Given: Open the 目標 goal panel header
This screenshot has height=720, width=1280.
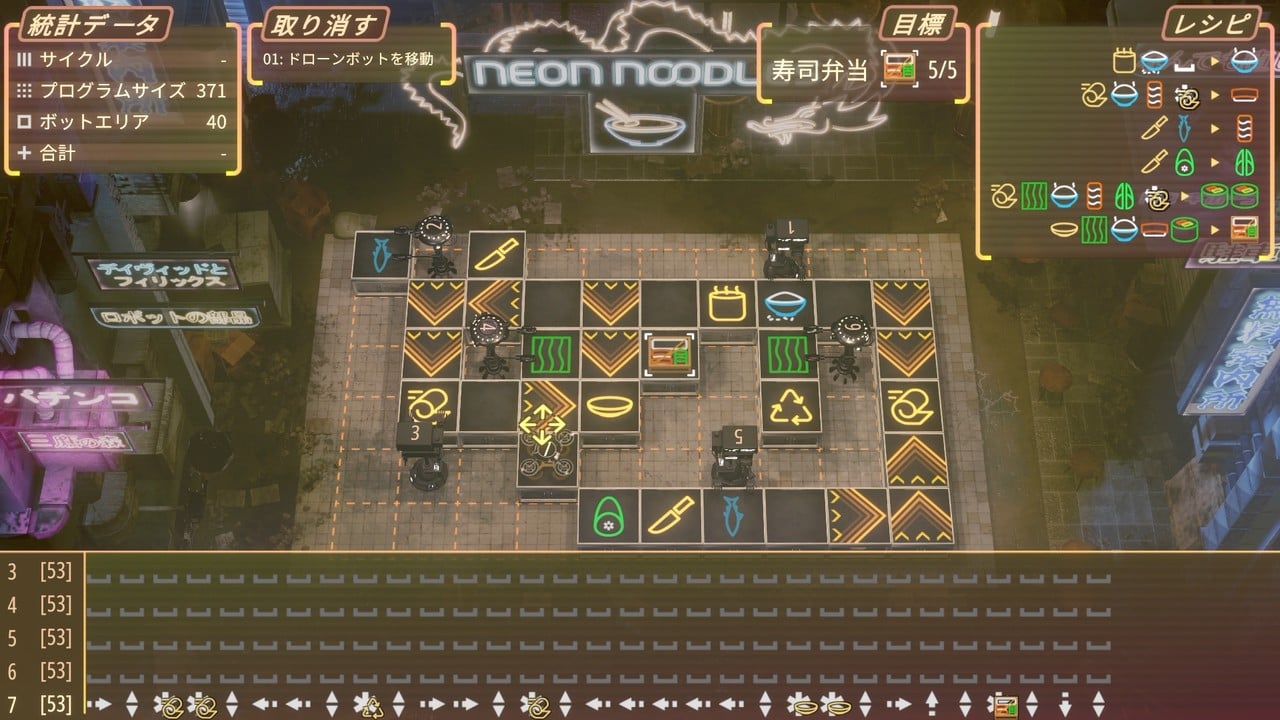Looking at the screenshot, I should pyautogui.click(x=917, y=24).
